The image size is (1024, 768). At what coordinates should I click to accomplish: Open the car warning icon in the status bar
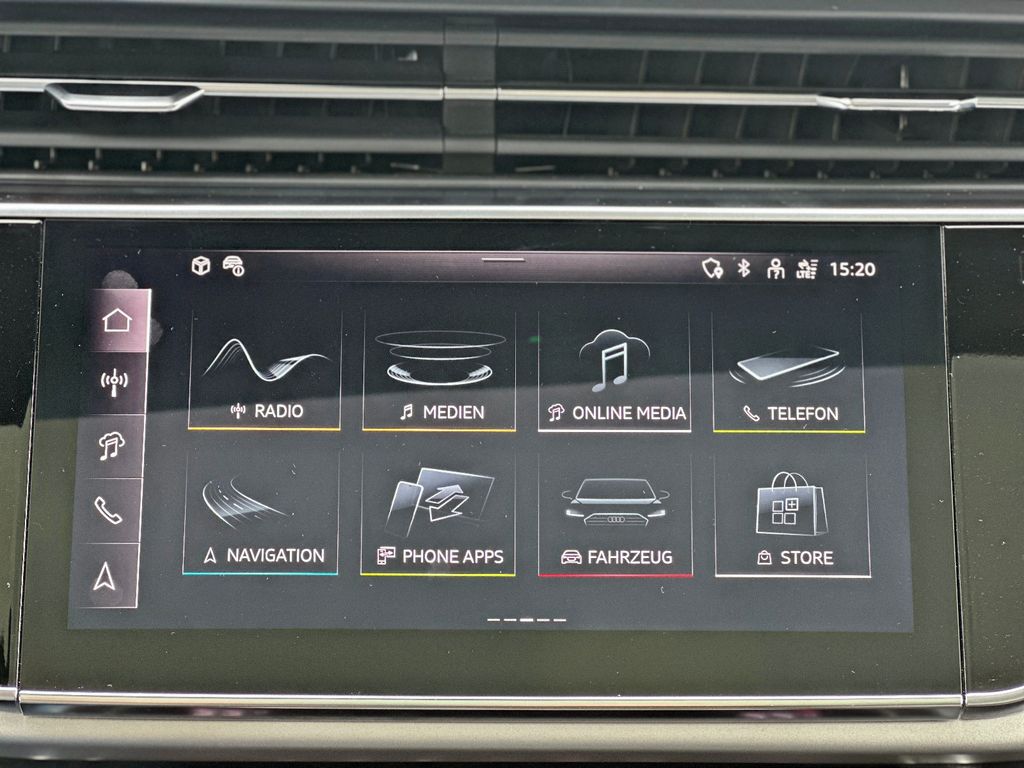(x=233, y=266)
